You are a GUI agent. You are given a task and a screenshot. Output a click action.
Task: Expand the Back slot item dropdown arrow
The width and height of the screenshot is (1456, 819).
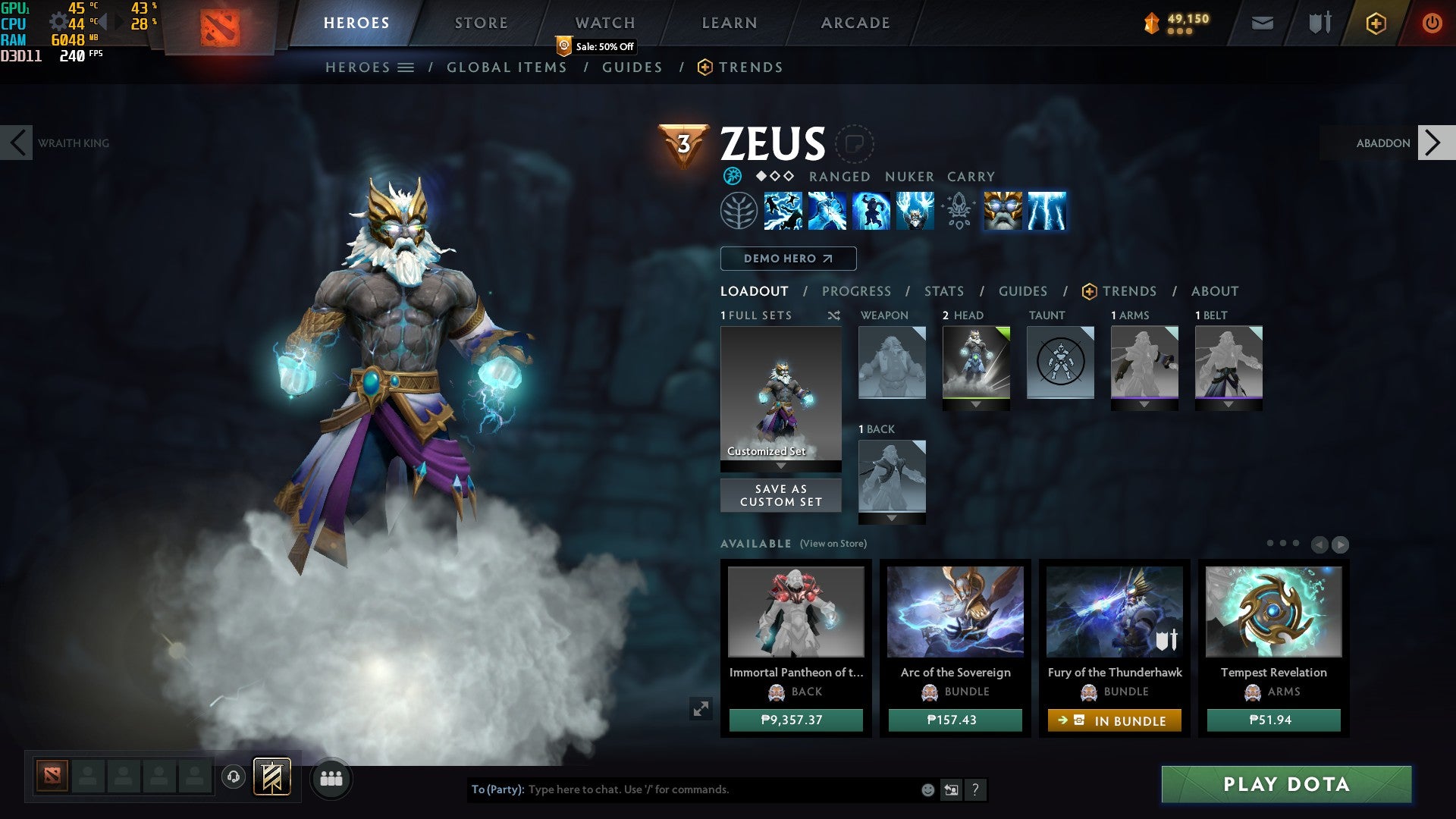tap(891, 518)
